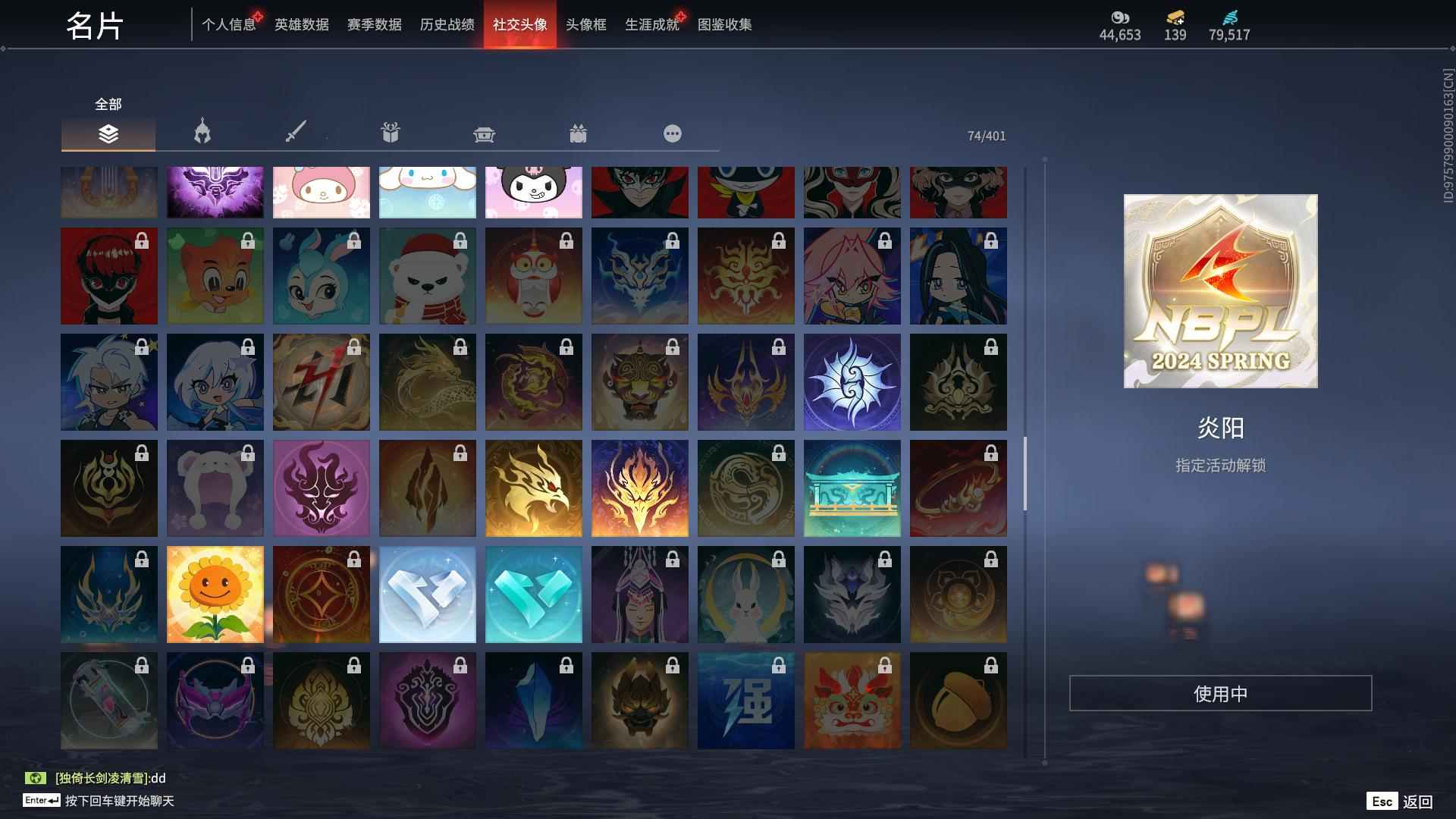Select the stacked layers 'all avatars' filter
The image size is (1456, 819).
pos(108,134)
